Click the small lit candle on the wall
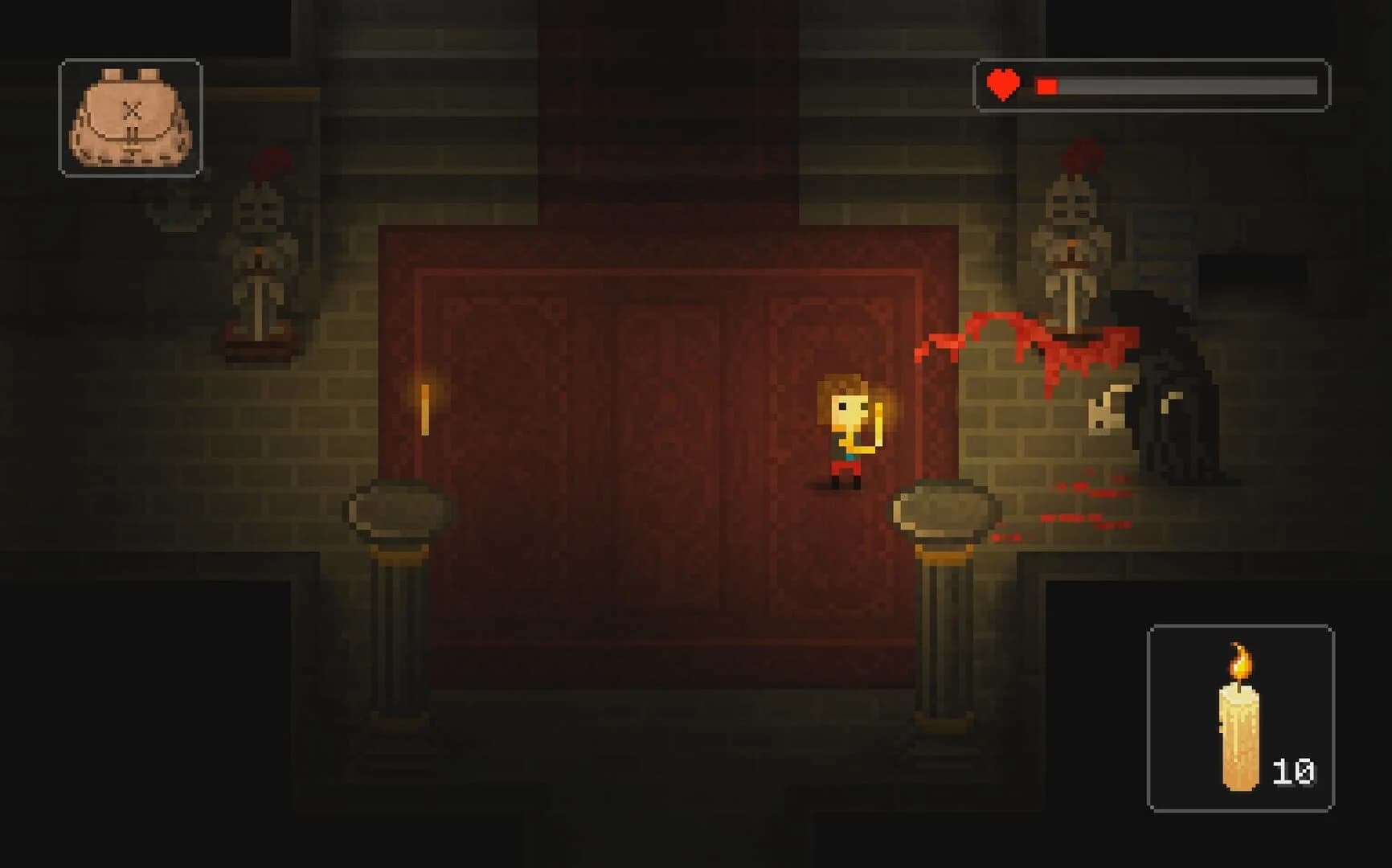The height and width of the screenshot is (868, 1392). (x=424, y=410)
